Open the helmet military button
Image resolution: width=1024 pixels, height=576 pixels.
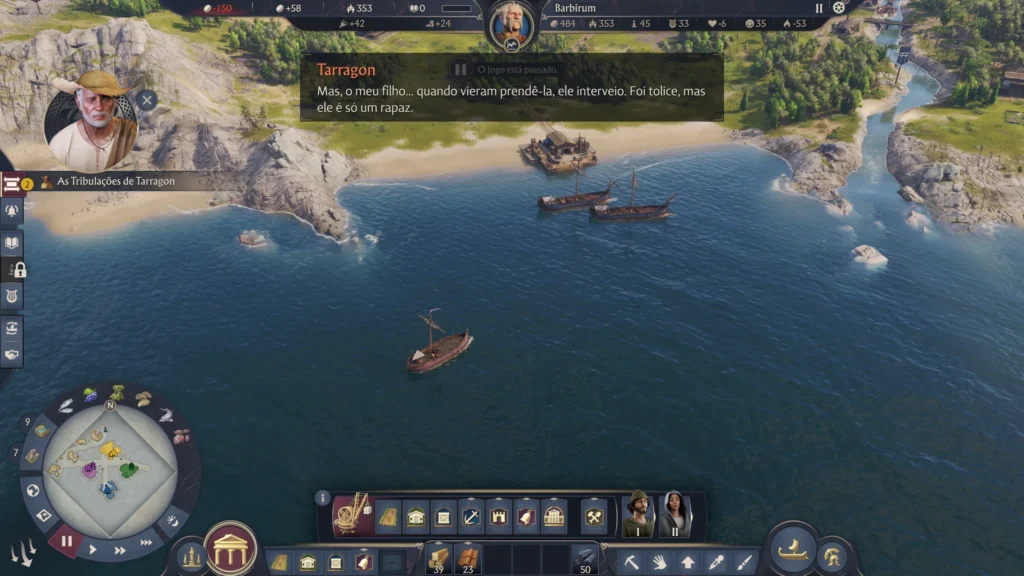(832, 557)
